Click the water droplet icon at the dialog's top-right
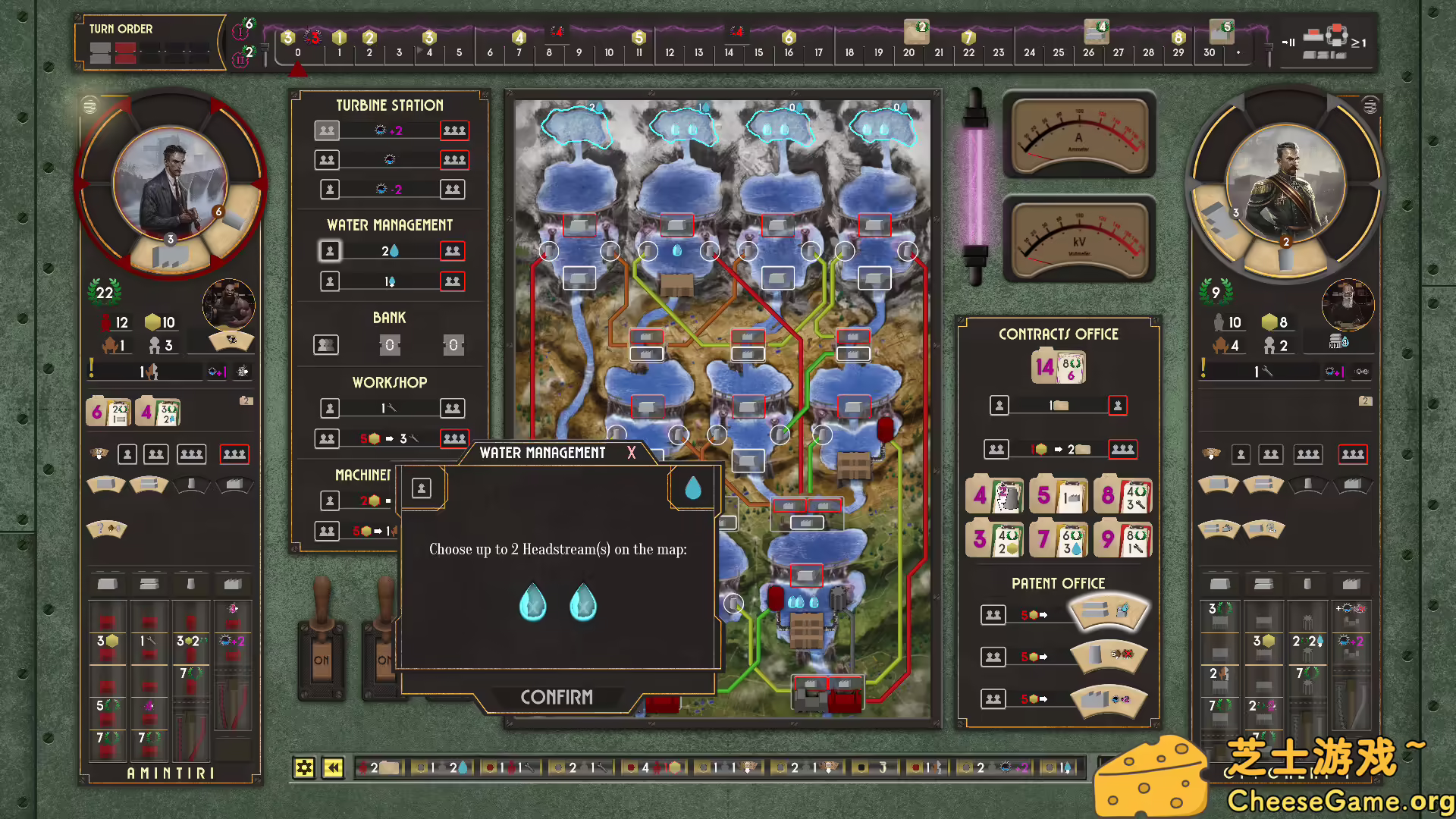Screen dimensions: 1456x819 click(692, 488)
